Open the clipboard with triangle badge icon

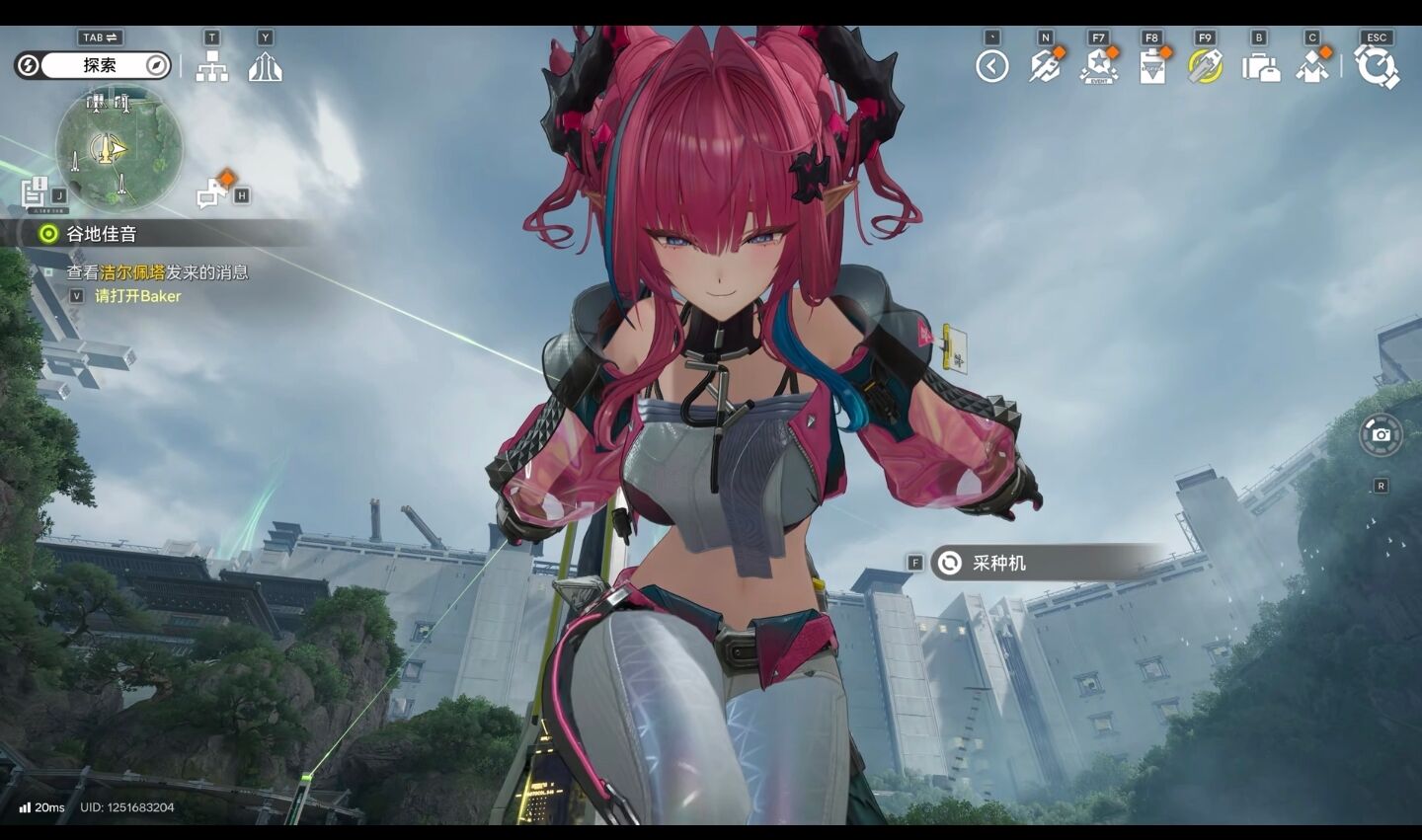pyautogui.click(x=1151, y=66)
